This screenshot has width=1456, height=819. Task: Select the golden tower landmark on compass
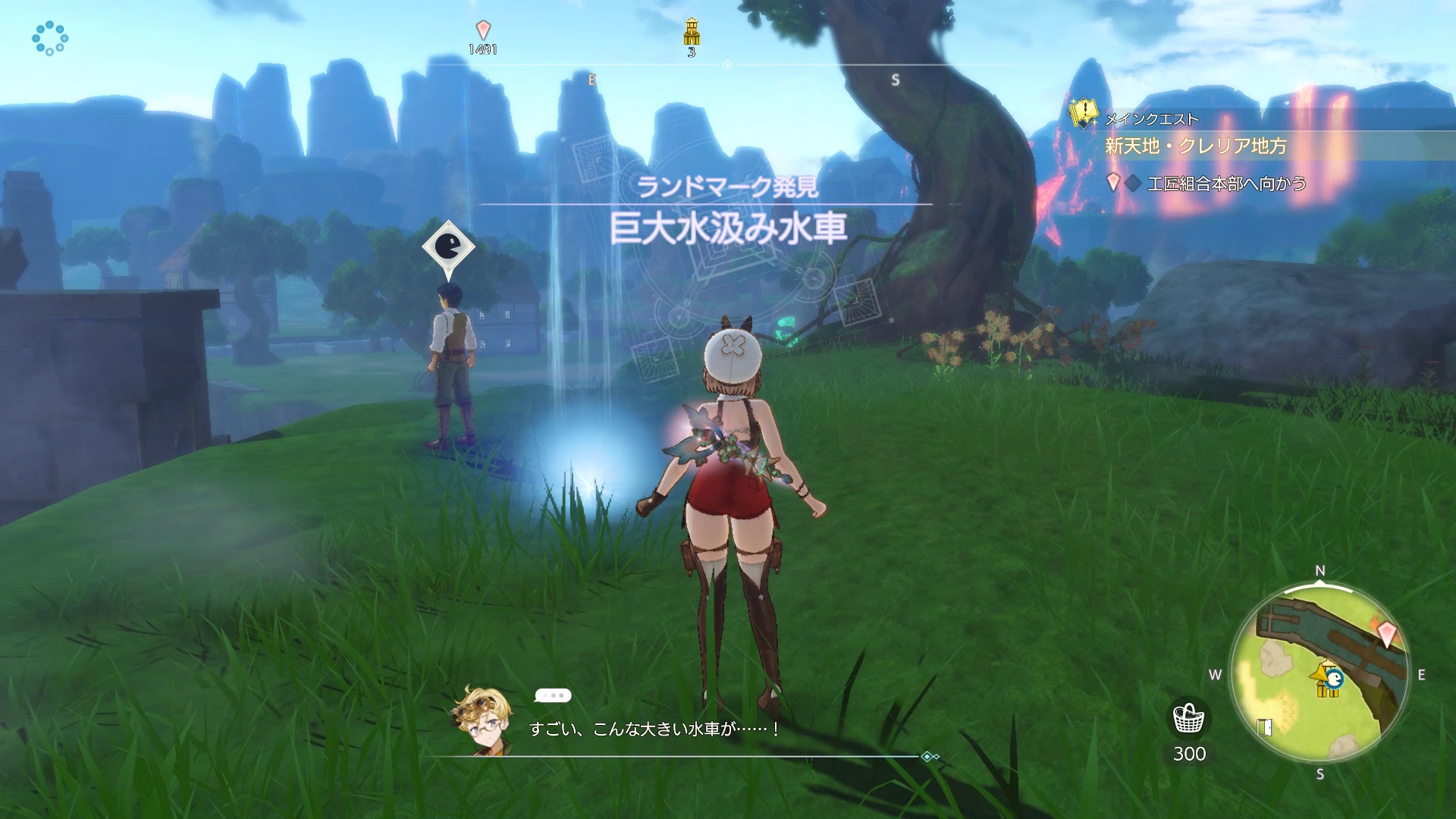click(692, 32)
